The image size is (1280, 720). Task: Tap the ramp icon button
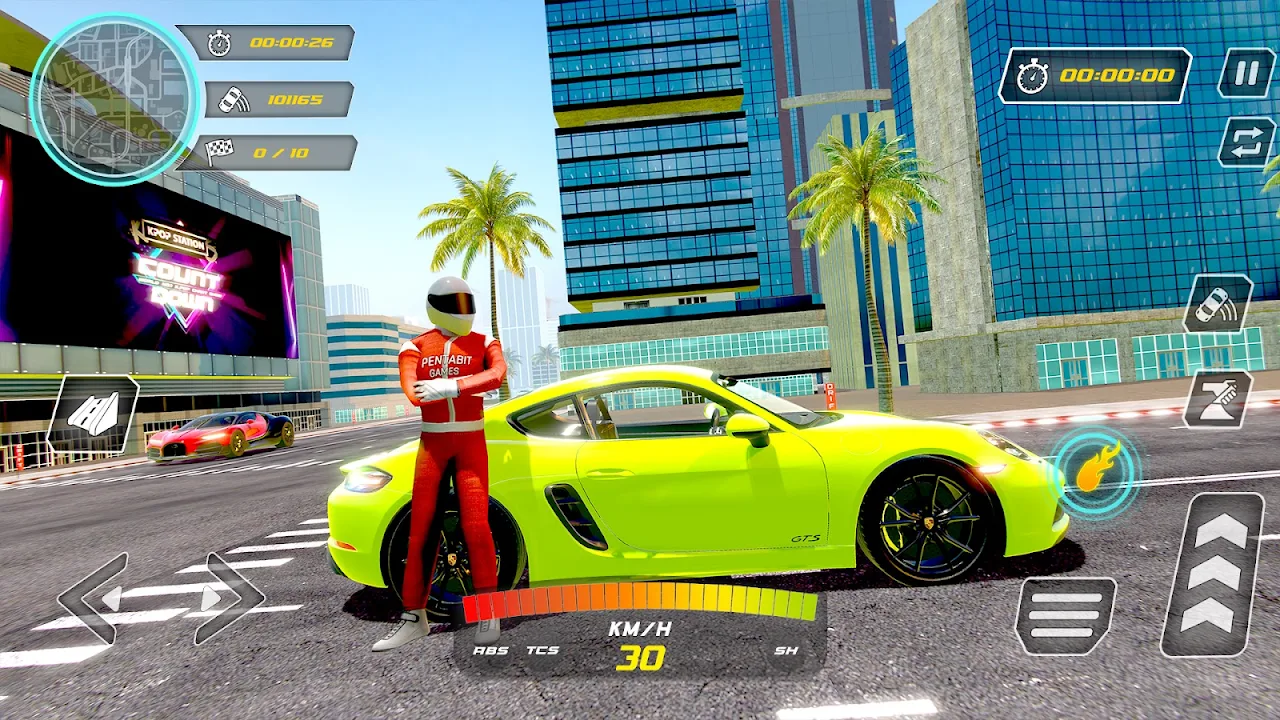[x=93, y=414]
